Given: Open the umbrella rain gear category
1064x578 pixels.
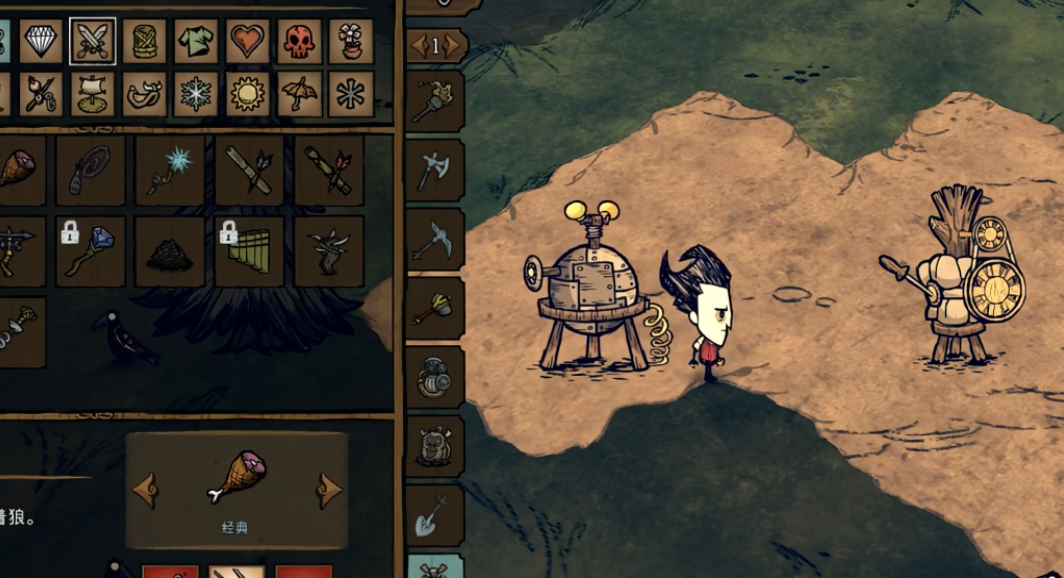Looking at the screenshot, I should [299, 94].
